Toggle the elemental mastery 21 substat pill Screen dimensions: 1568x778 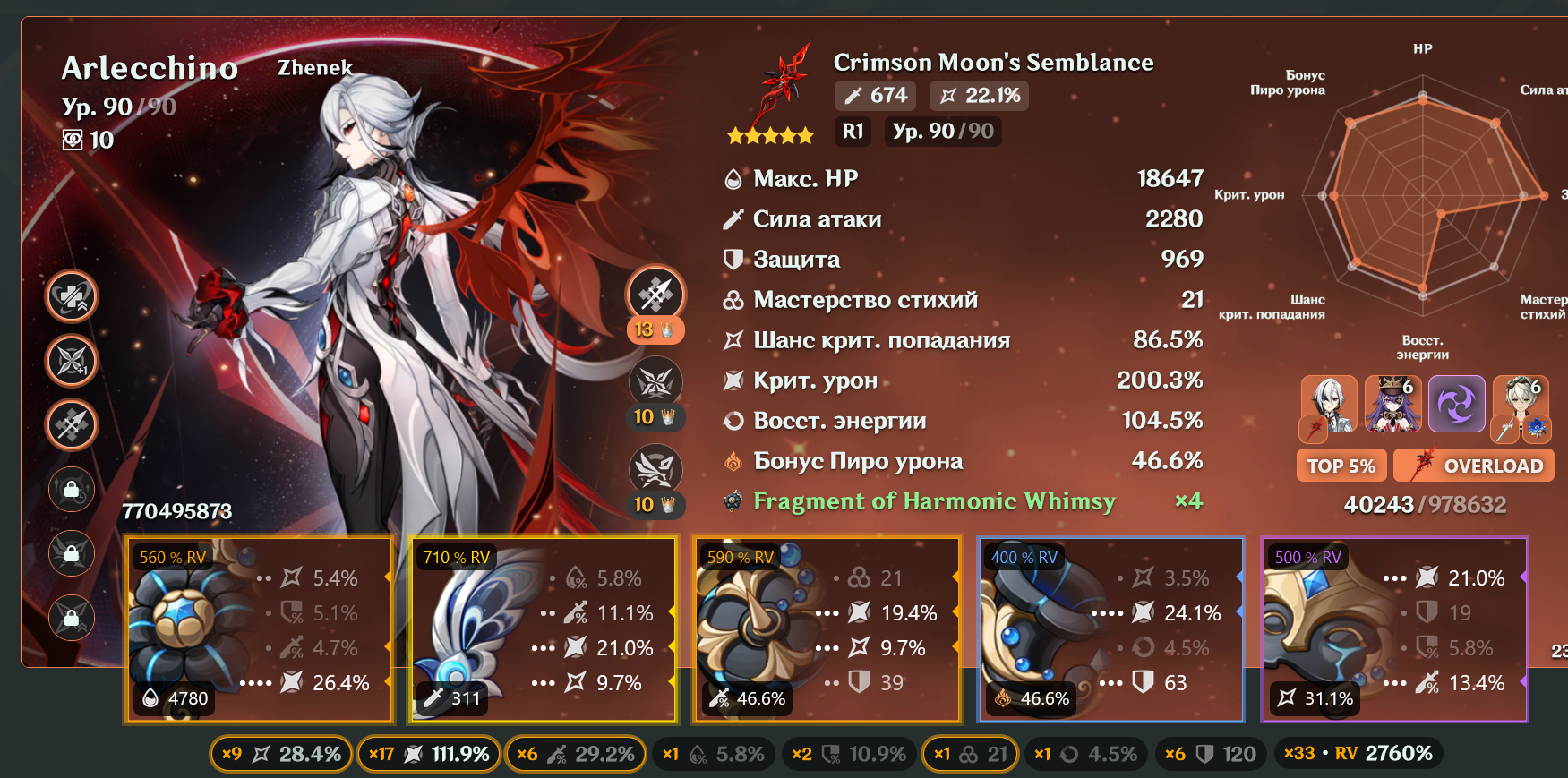pyautogui.click(x=971, y=754)
